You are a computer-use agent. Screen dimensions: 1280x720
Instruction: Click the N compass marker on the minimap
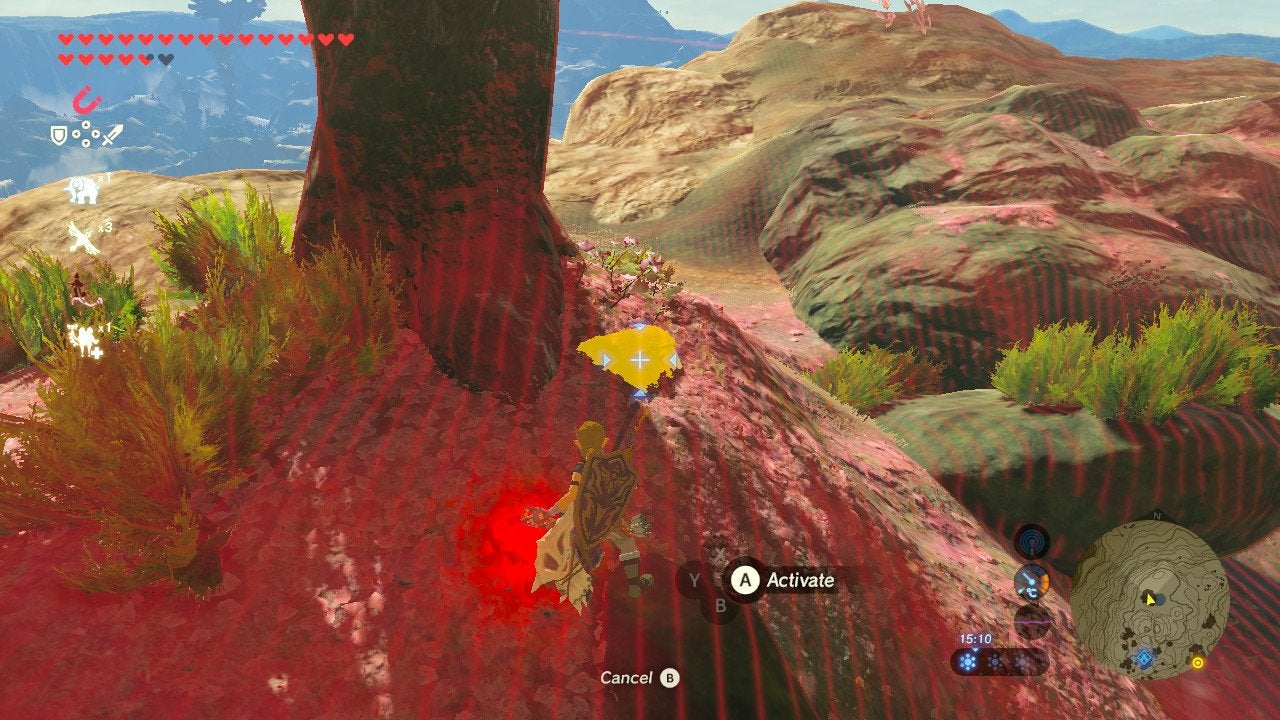pyautogui.click(x=1157, y=514)
